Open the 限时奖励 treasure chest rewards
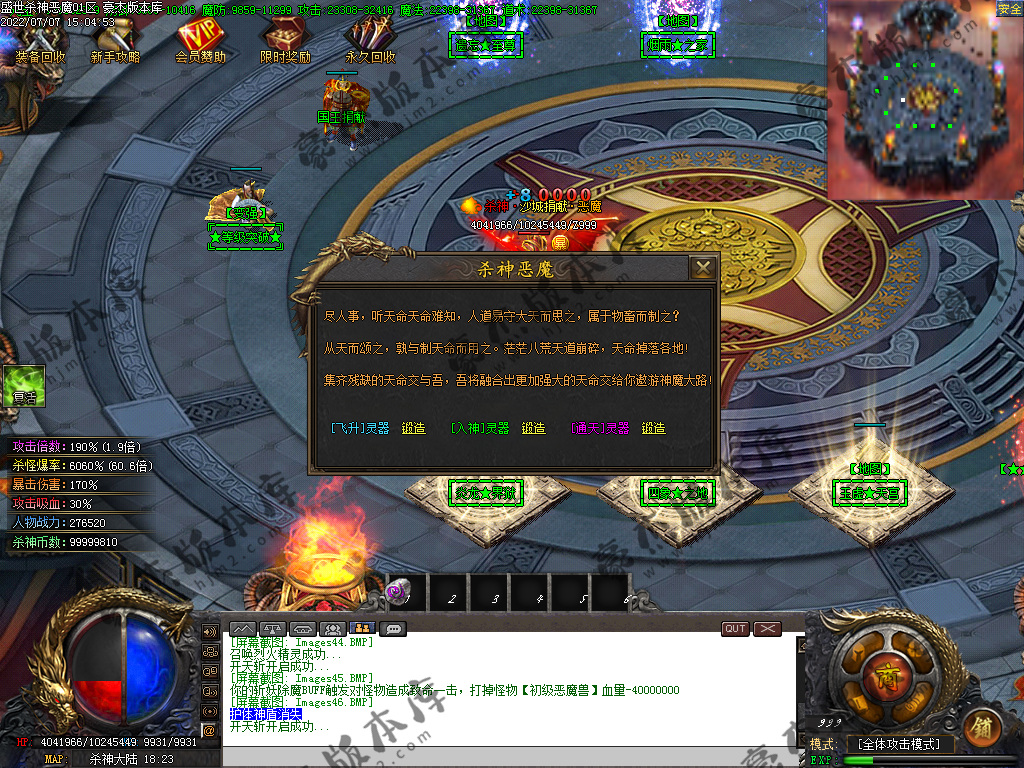The width and height of the screenshot is (1024, 768). (285, 42)
